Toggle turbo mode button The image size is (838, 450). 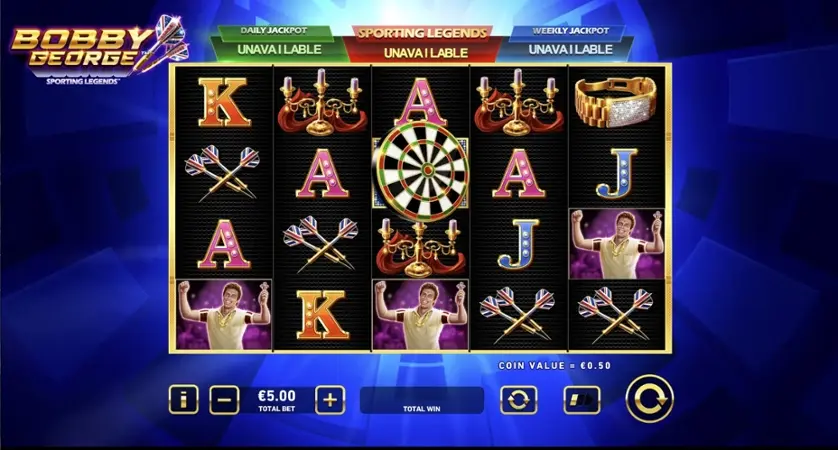pyautogui.click(x=581, y=400)
